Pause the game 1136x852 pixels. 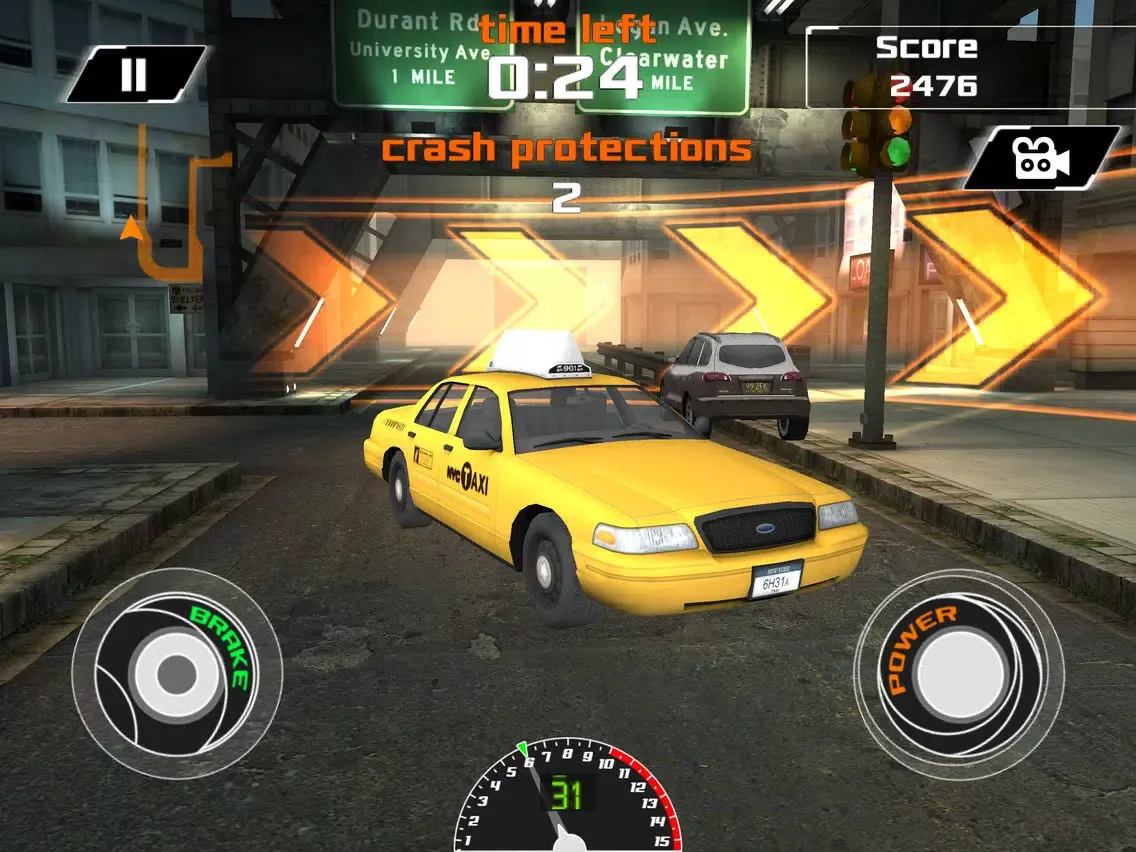134,74
